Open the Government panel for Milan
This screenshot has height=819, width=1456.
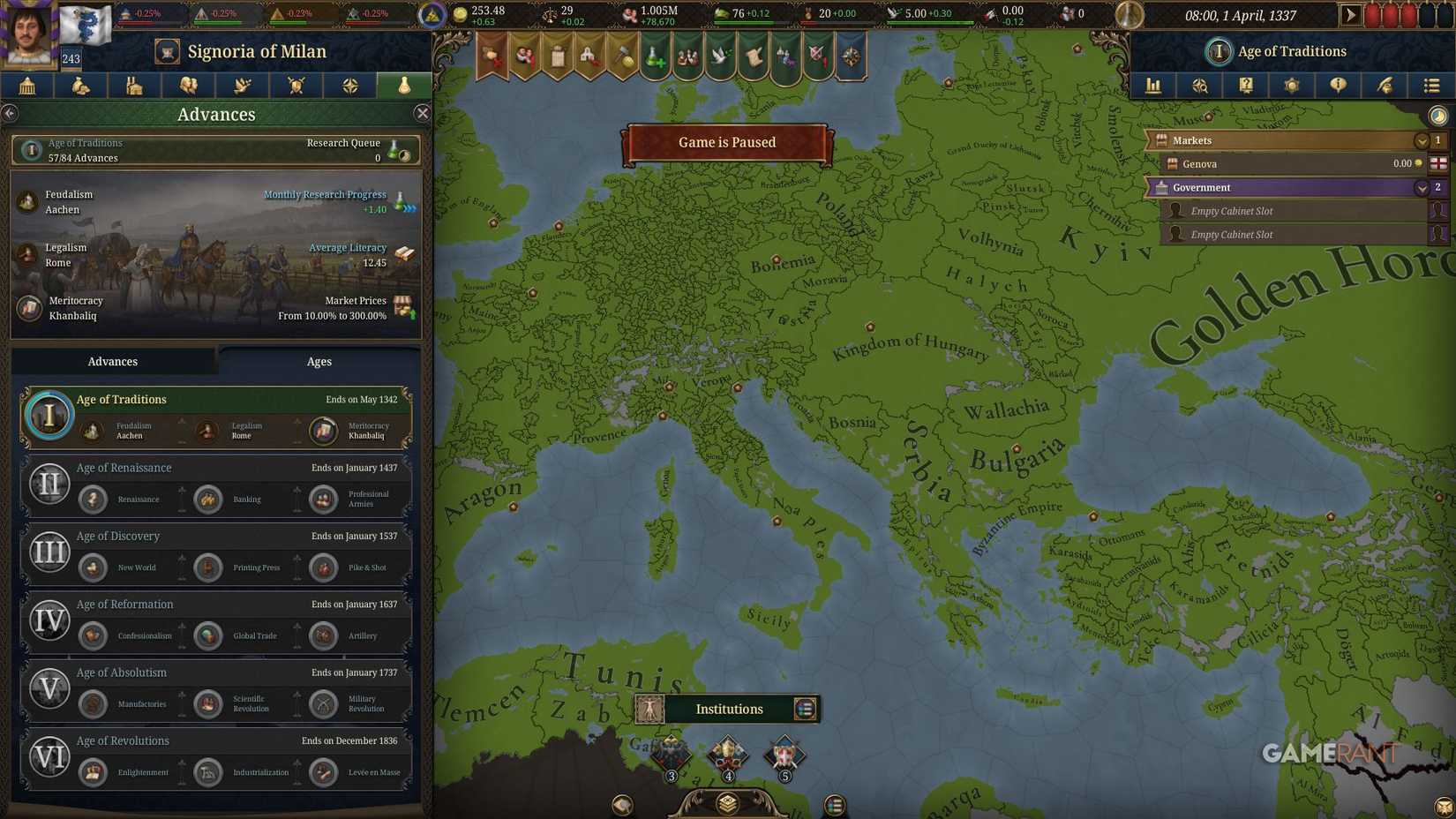tap(27, 86)
